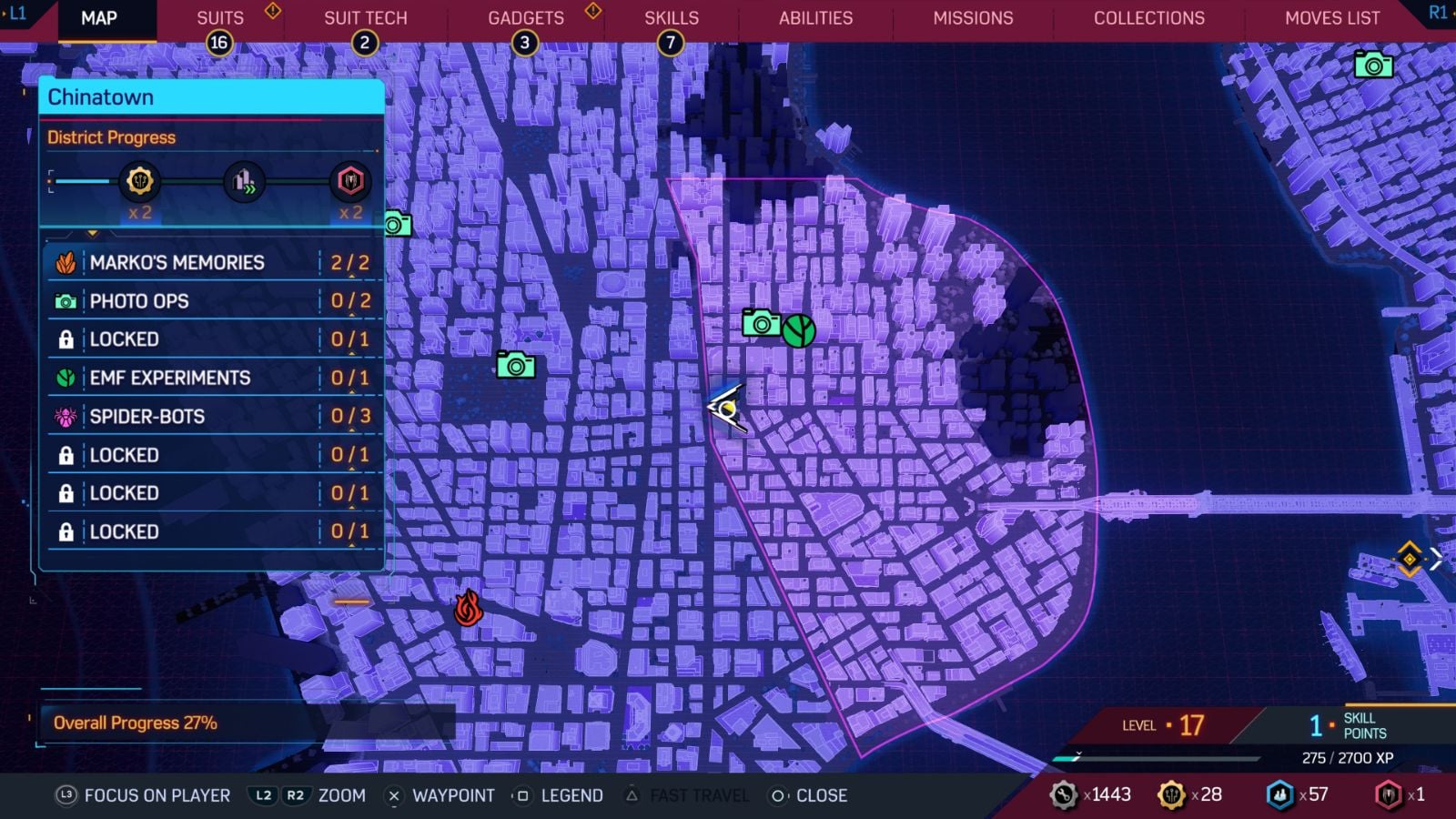1456x819 pixels.
Task: Close the map screen
Action: pos(814,795)
